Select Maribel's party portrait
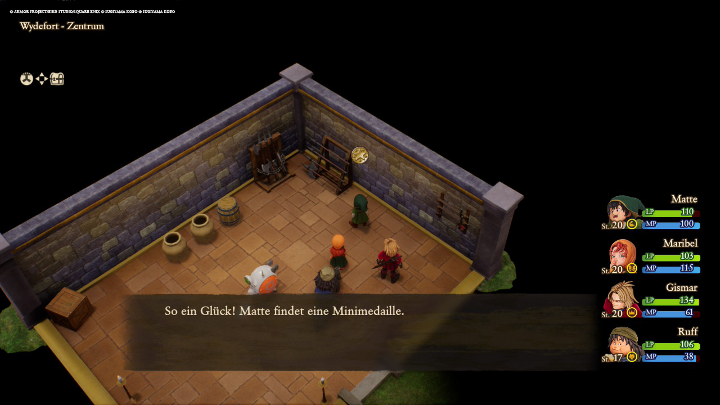This screenshot has width=720, height=405. pyautogui.click(x=621, y=254)
